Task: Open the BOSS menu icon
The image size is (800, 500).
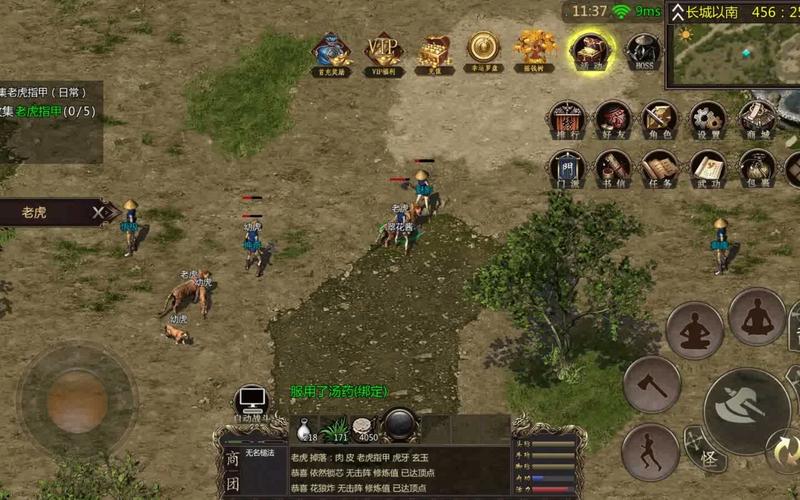Action: coord(643,50)
